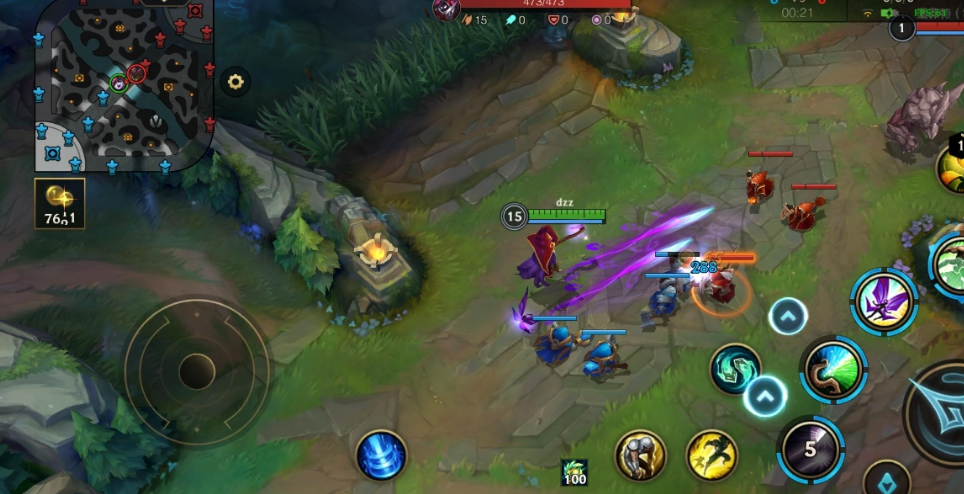Tap the virtual movement joystick
Image resolution: width=964 pixels, height=494 pixels.
click(x=197, y=372)
